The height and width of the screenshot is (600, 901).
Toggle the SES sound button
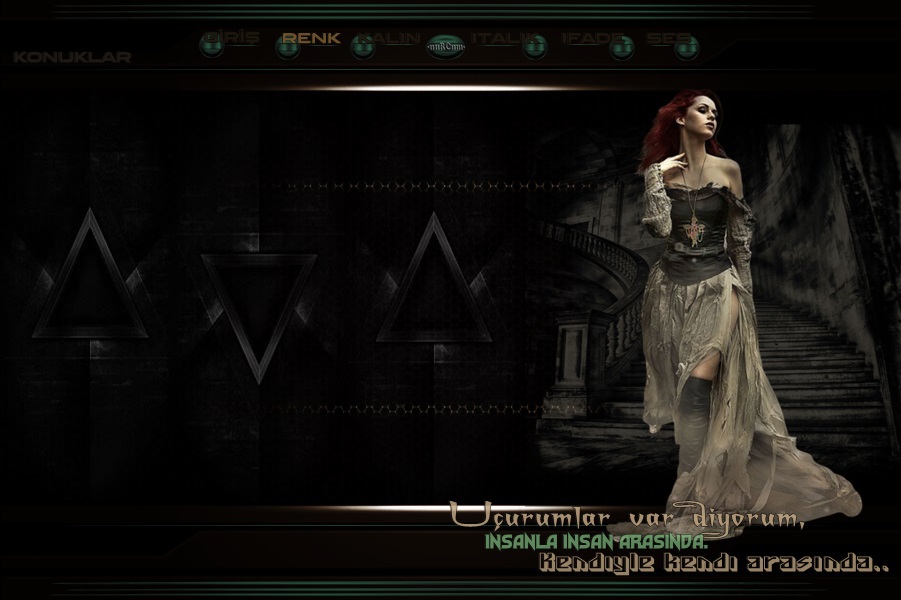[x=672, y=40]
